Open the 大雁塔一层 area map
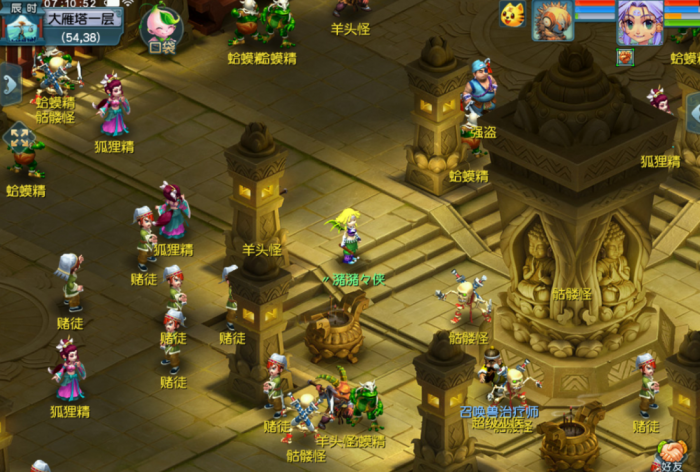This screenshot has height=472, width=700. pos(83,19)
